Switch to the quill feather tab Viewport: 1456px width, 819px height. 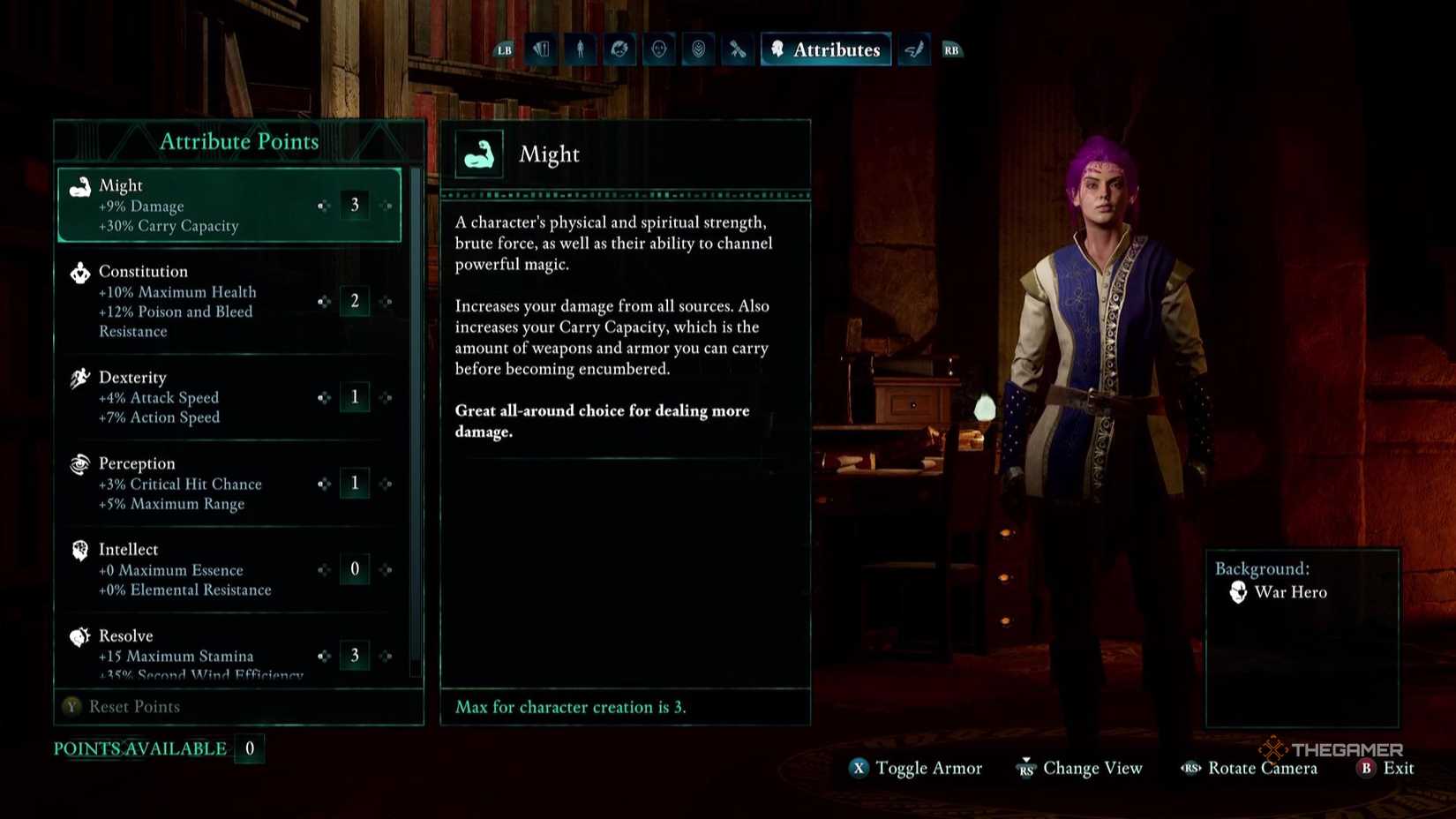tap(914, 49)
